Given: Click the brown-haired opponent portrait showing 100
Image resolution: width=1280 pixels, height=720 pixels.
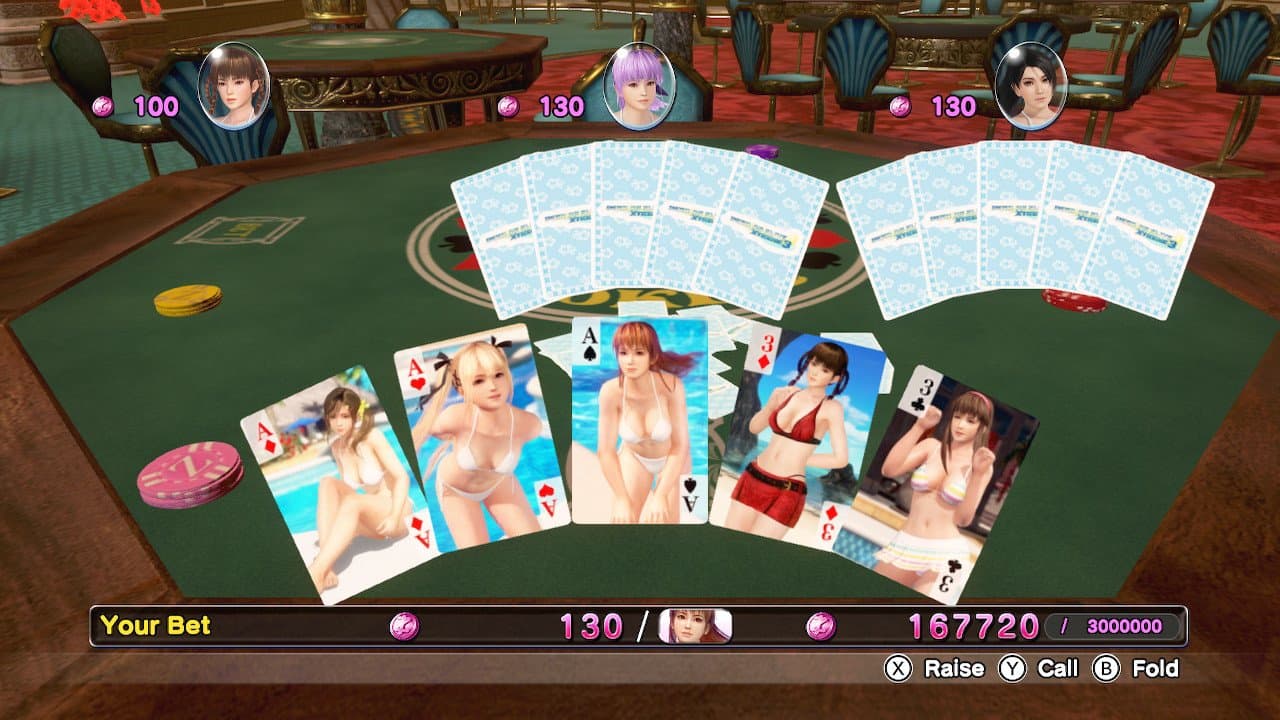Looking at the screenshot, I should click(x=234, y=86).
